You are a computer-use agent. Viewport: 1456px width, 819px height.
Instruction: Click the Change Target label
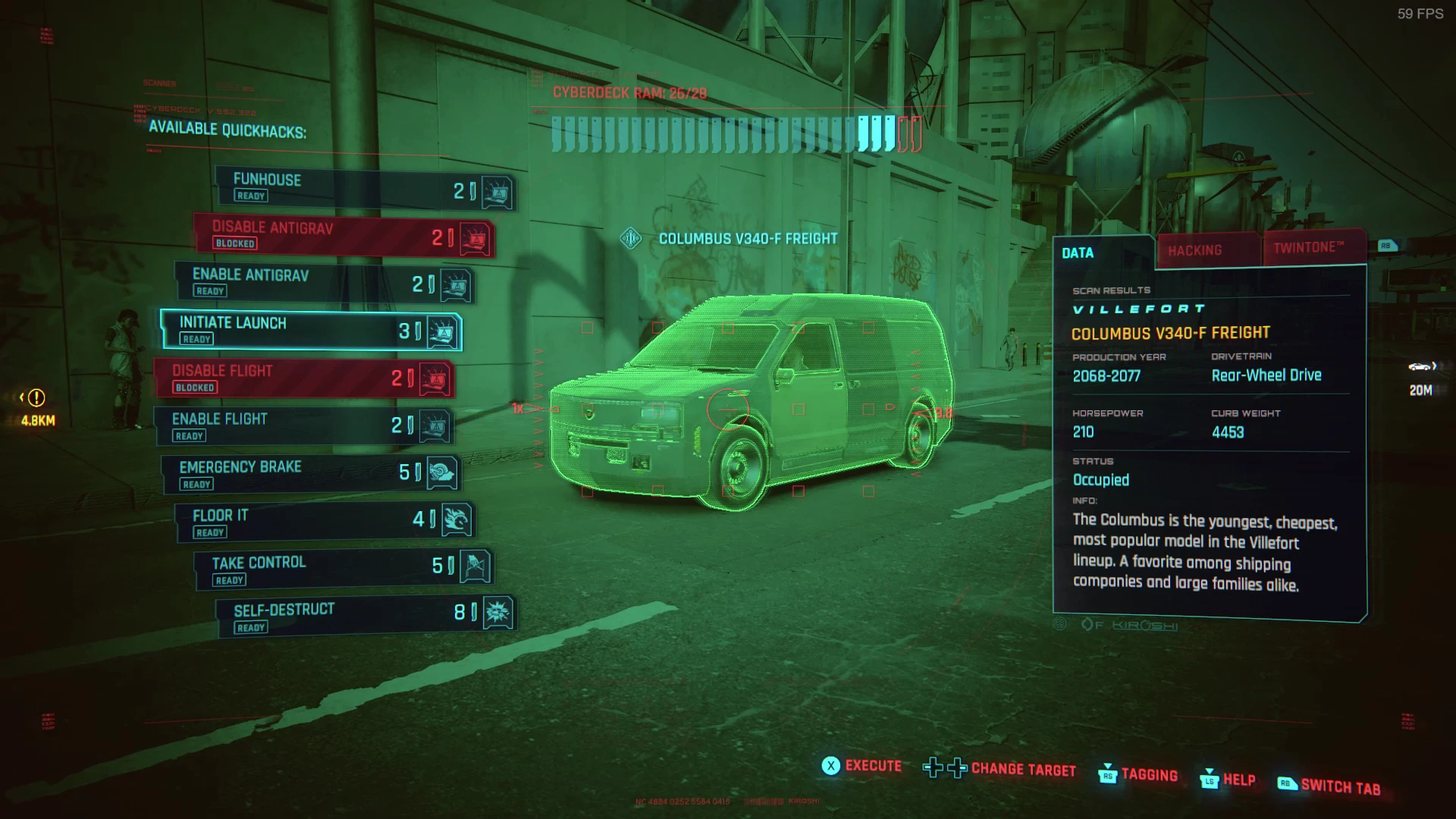click(x=1023, y=770)
